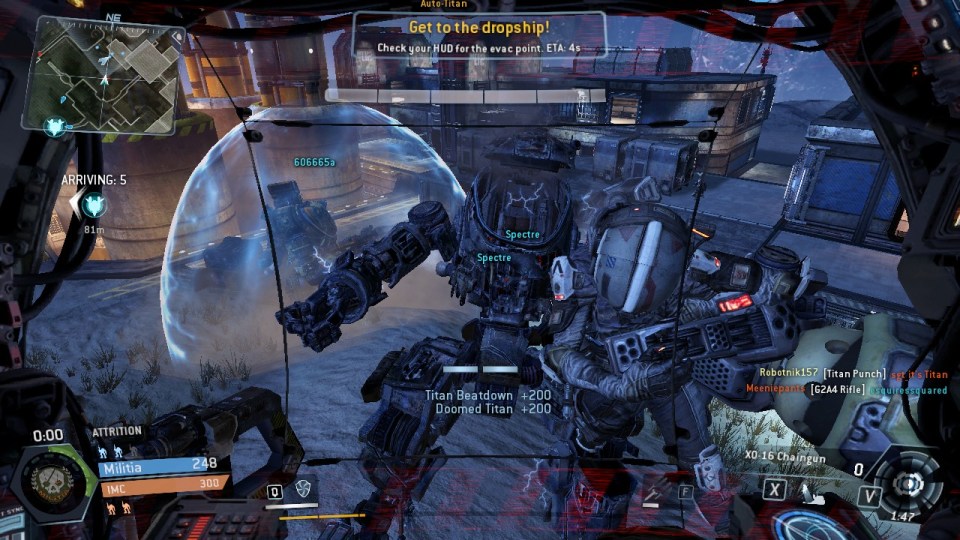Activate the titan dash ability icon
The image size is (960, 540).
(809, 491)
